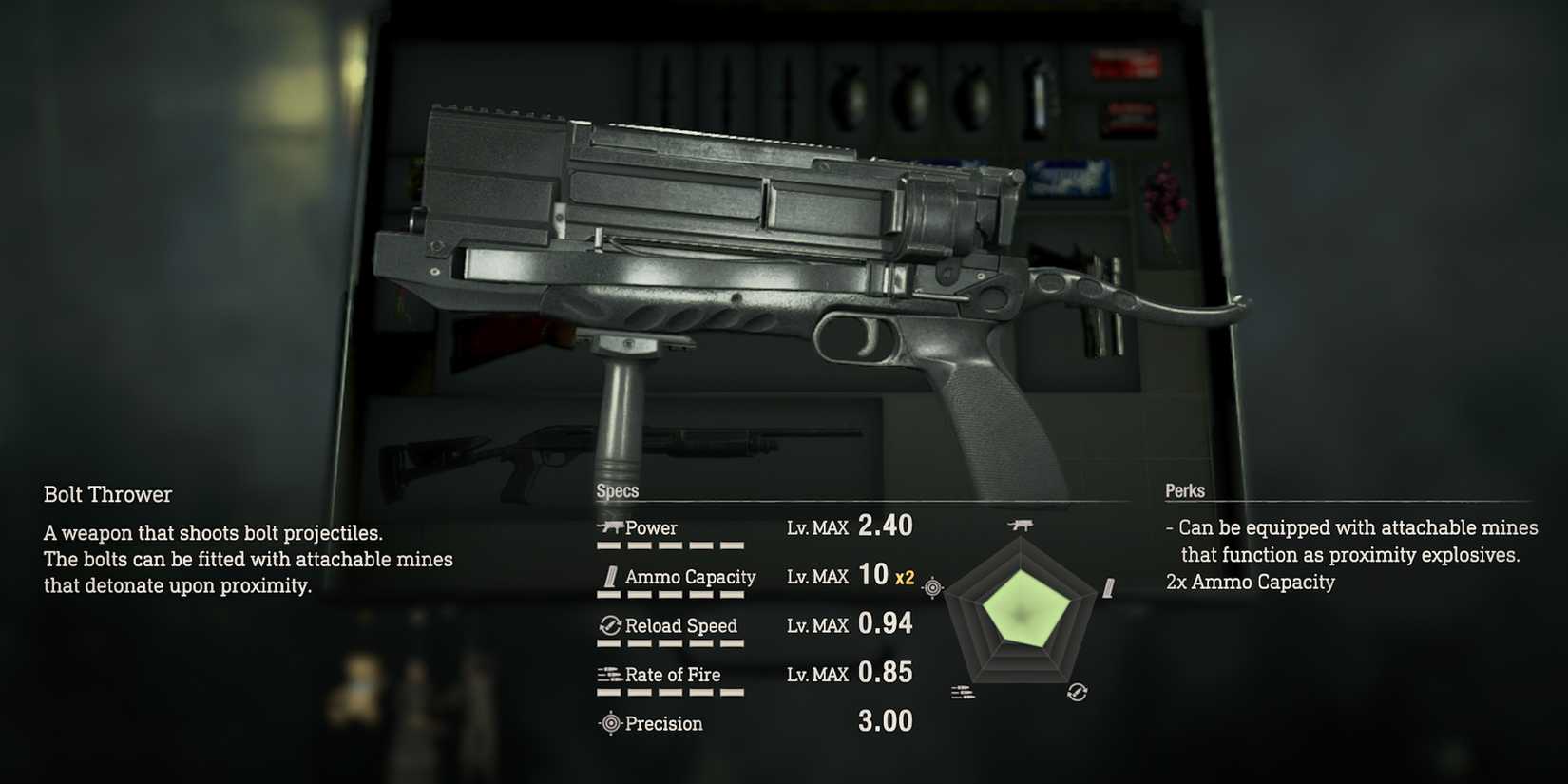Click the Power rifle icon in Specs

[x=612, y=526]
